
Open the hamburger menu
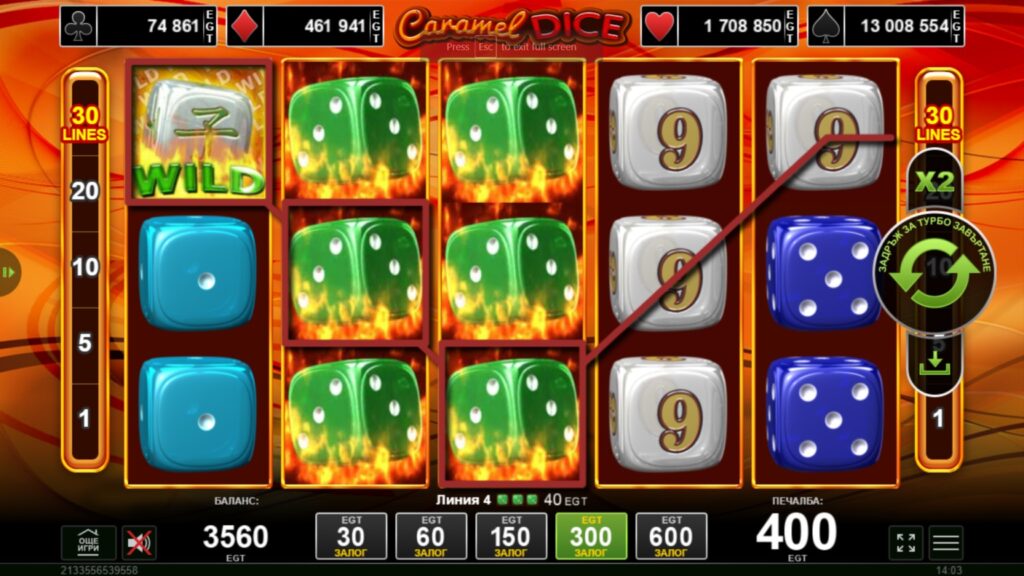coord(945,542)
